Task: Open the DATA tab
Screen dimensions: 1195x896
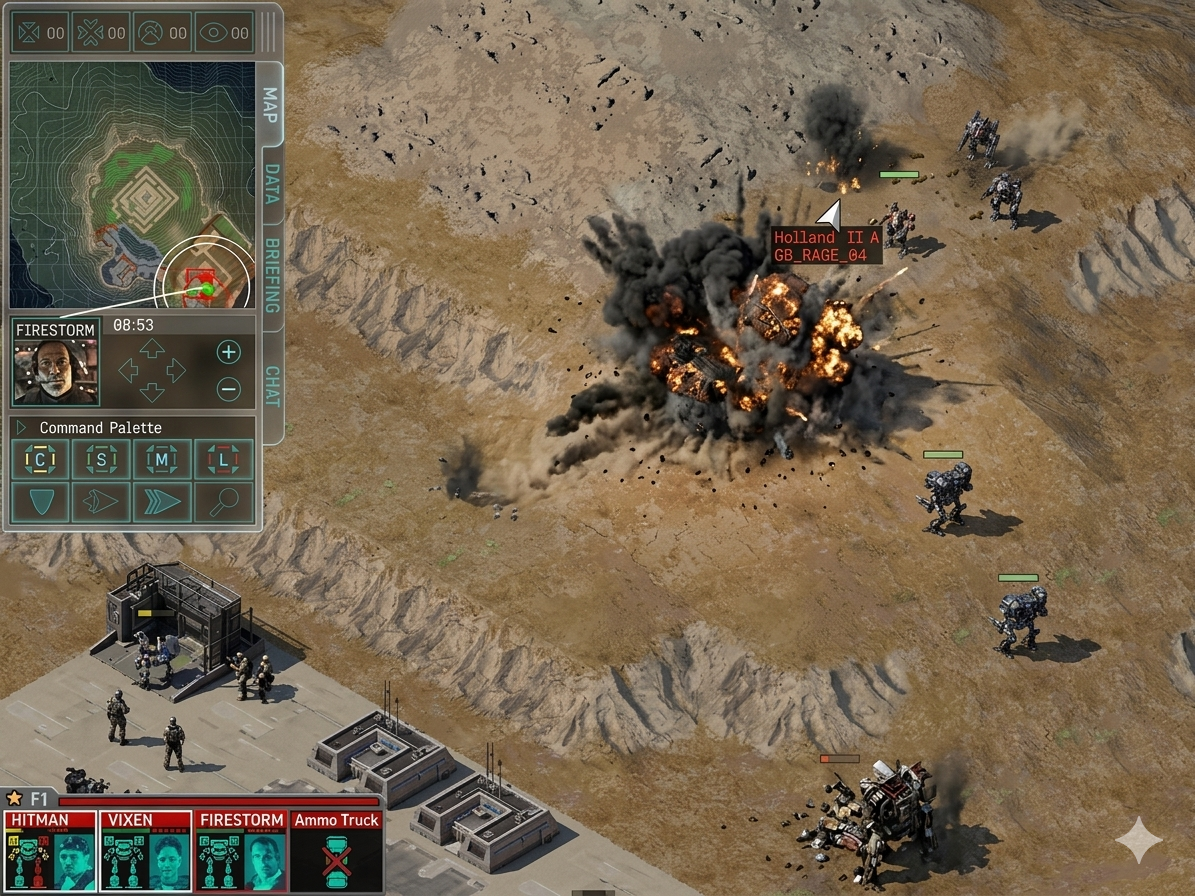Action: 270,184
